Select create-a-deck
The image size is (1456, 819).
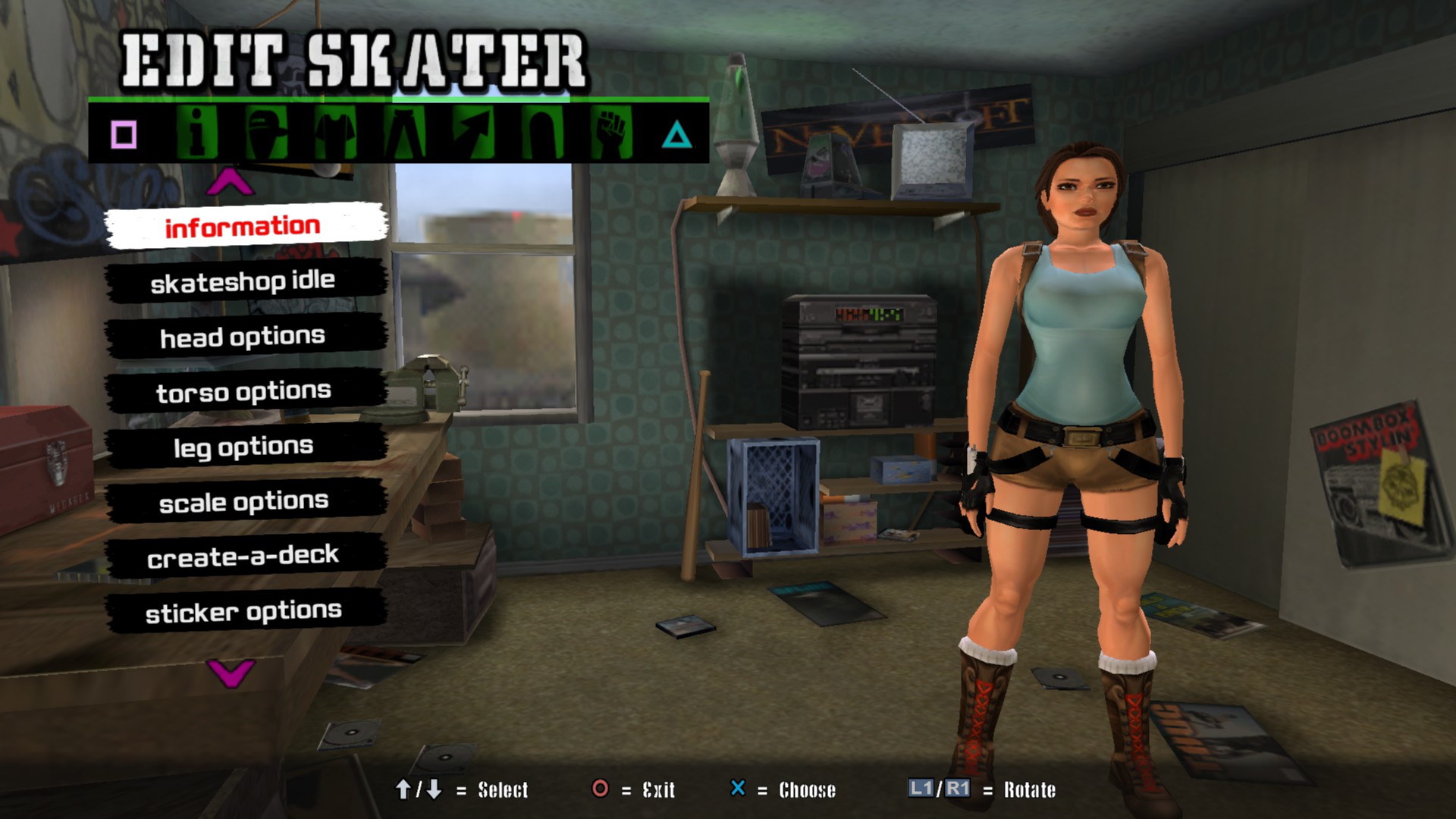pyautogui.click(x=244, y=557)
